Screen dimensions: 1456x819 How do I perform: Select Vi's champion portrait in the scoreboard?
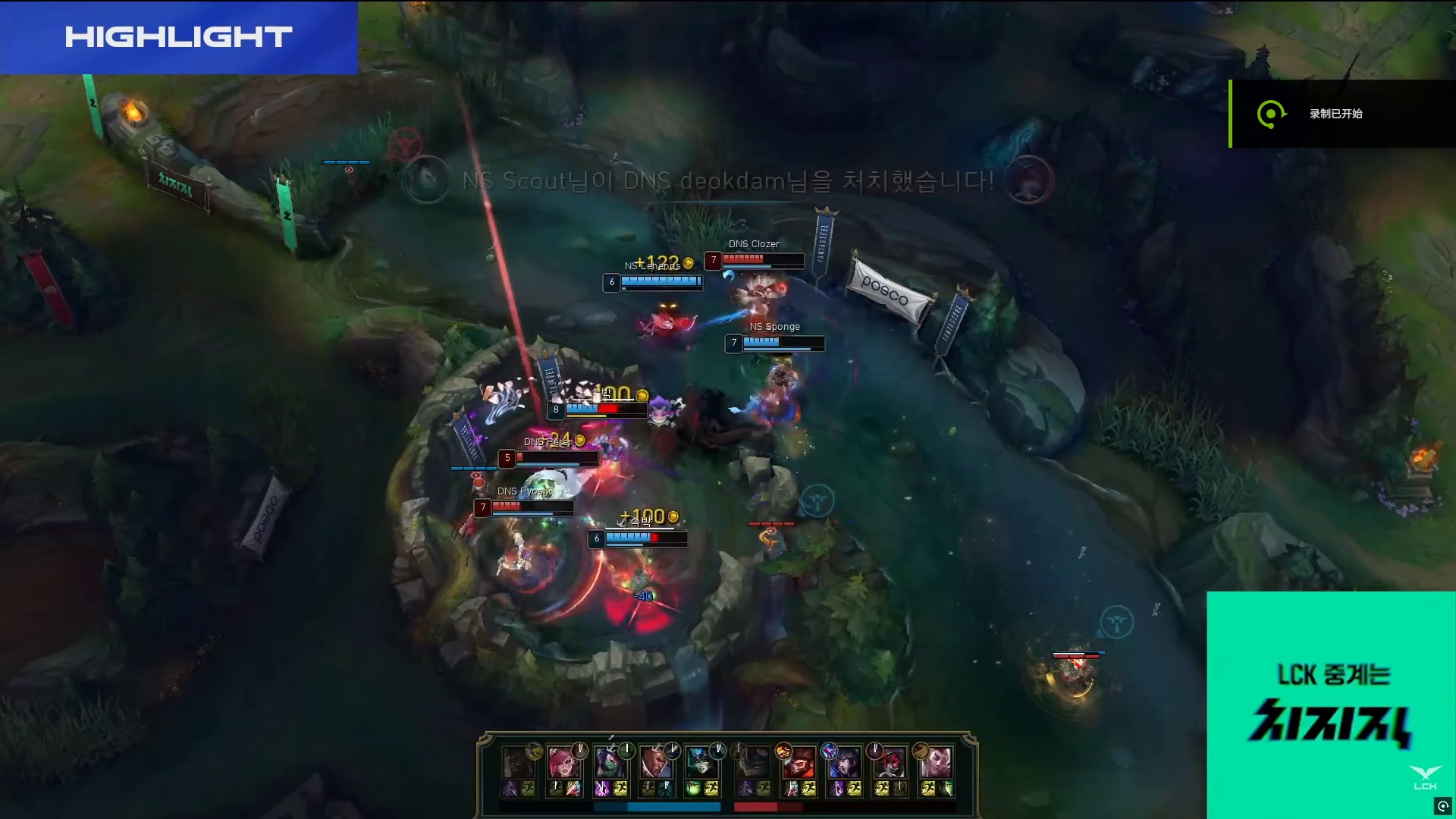click(x=563, y=761)
